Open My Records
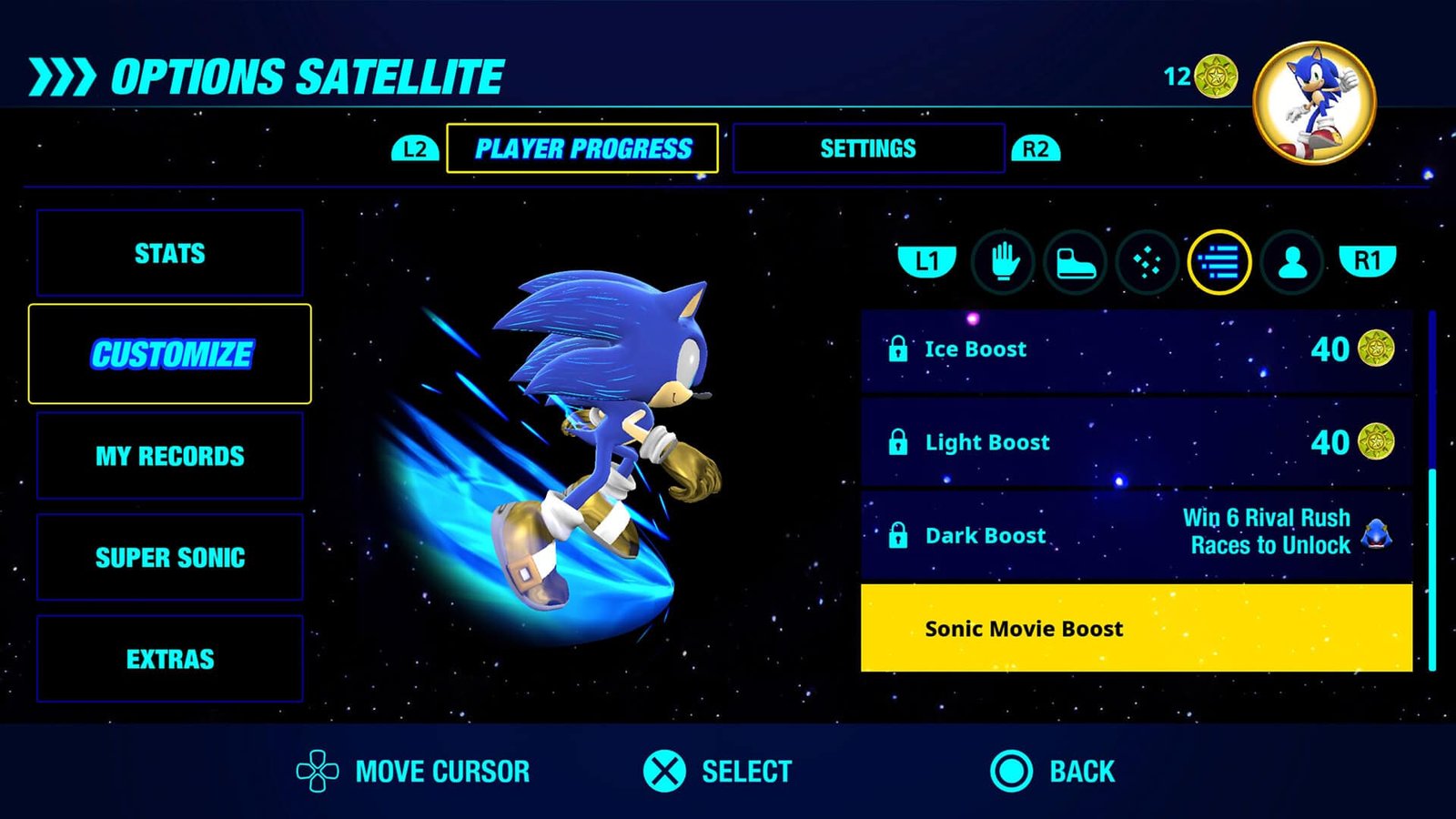The width and height of the screenshot is (1456, 819). 170,456
